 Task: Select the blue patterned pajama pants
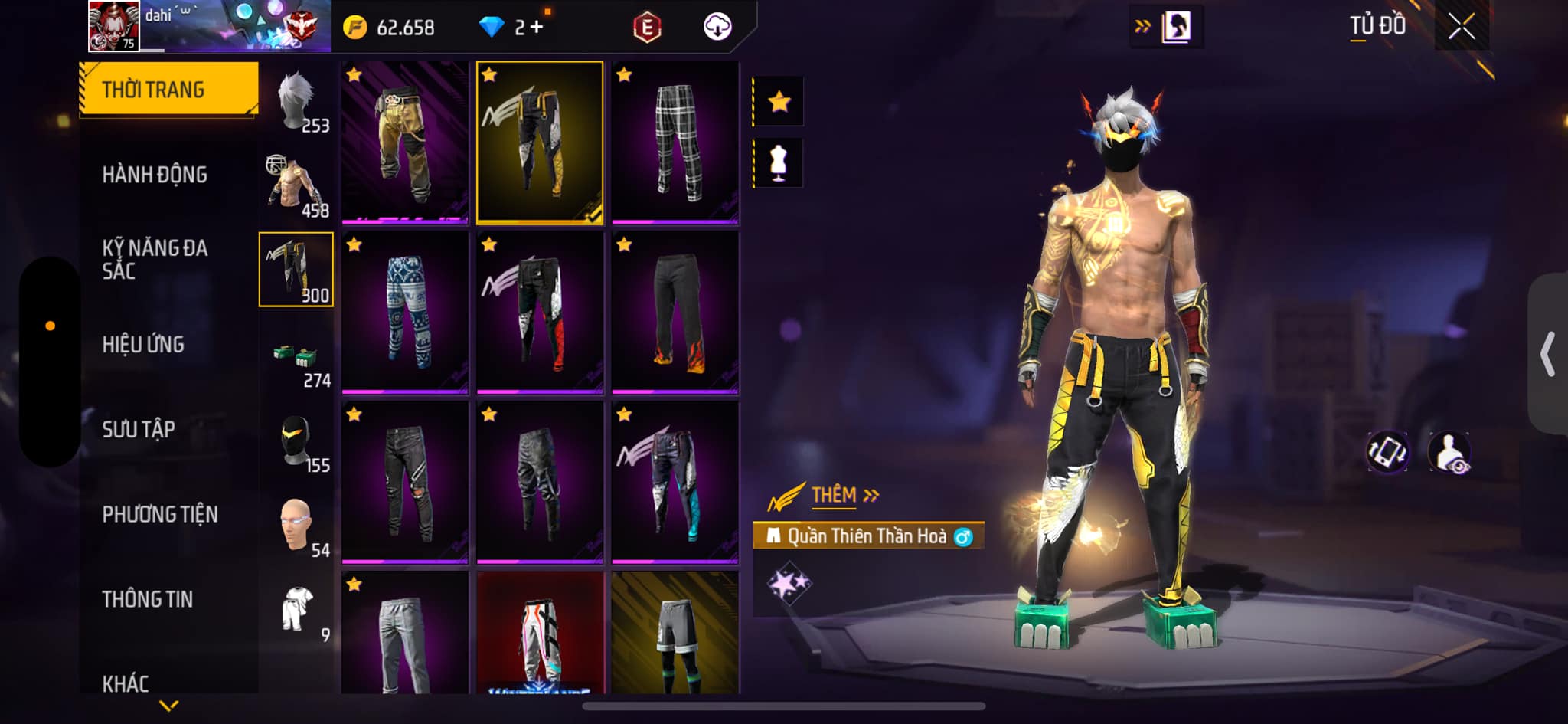405,313
